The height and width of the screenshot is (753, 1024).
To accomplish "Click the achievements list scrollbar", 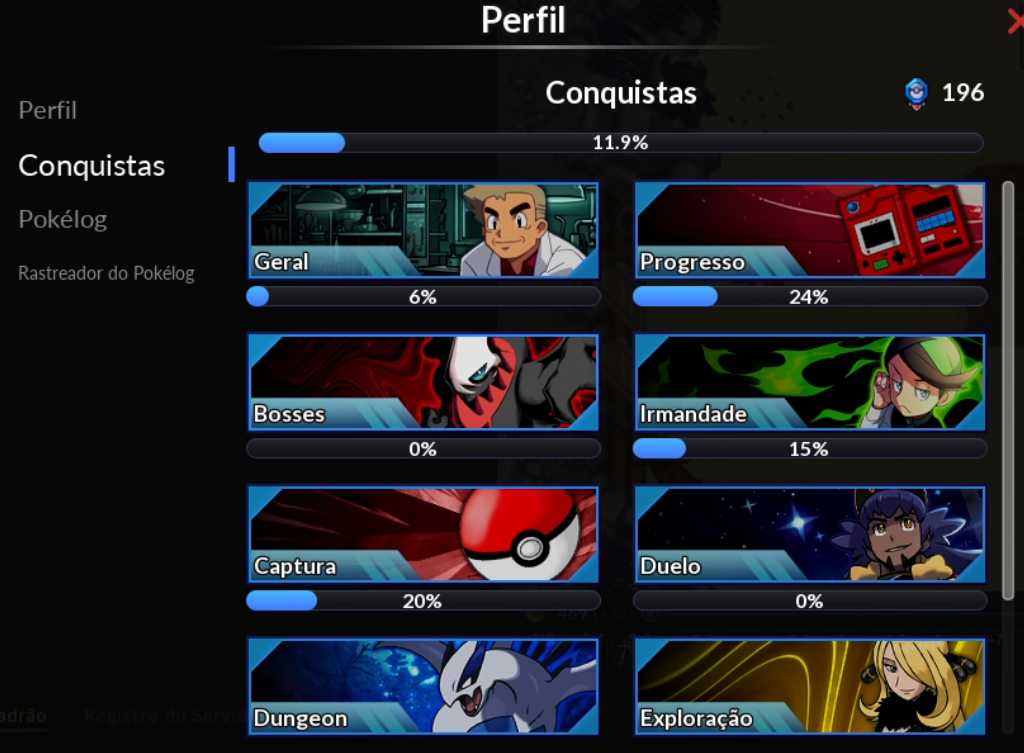I will (x=1008, y=390).
